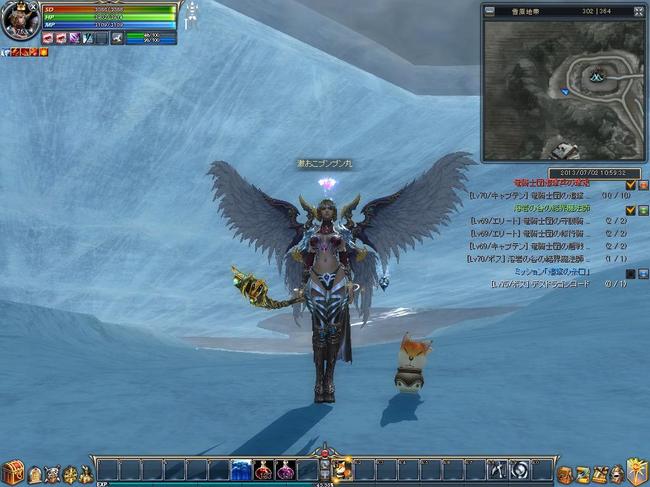
Task: Click the purple slash skill icon under health bars
Action: 75,38
